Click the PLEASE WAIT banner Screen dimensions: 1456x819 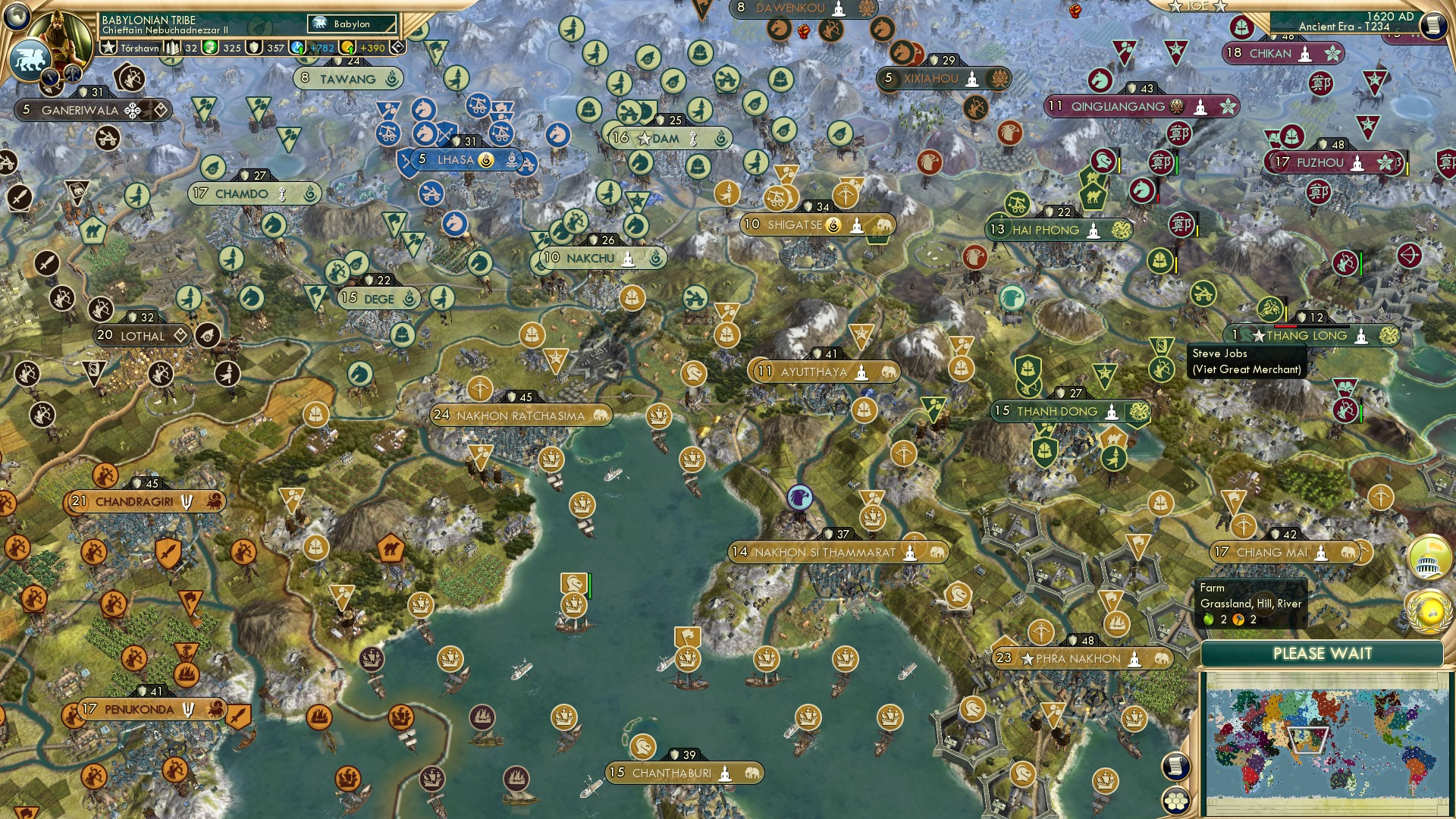point(1323,653)
